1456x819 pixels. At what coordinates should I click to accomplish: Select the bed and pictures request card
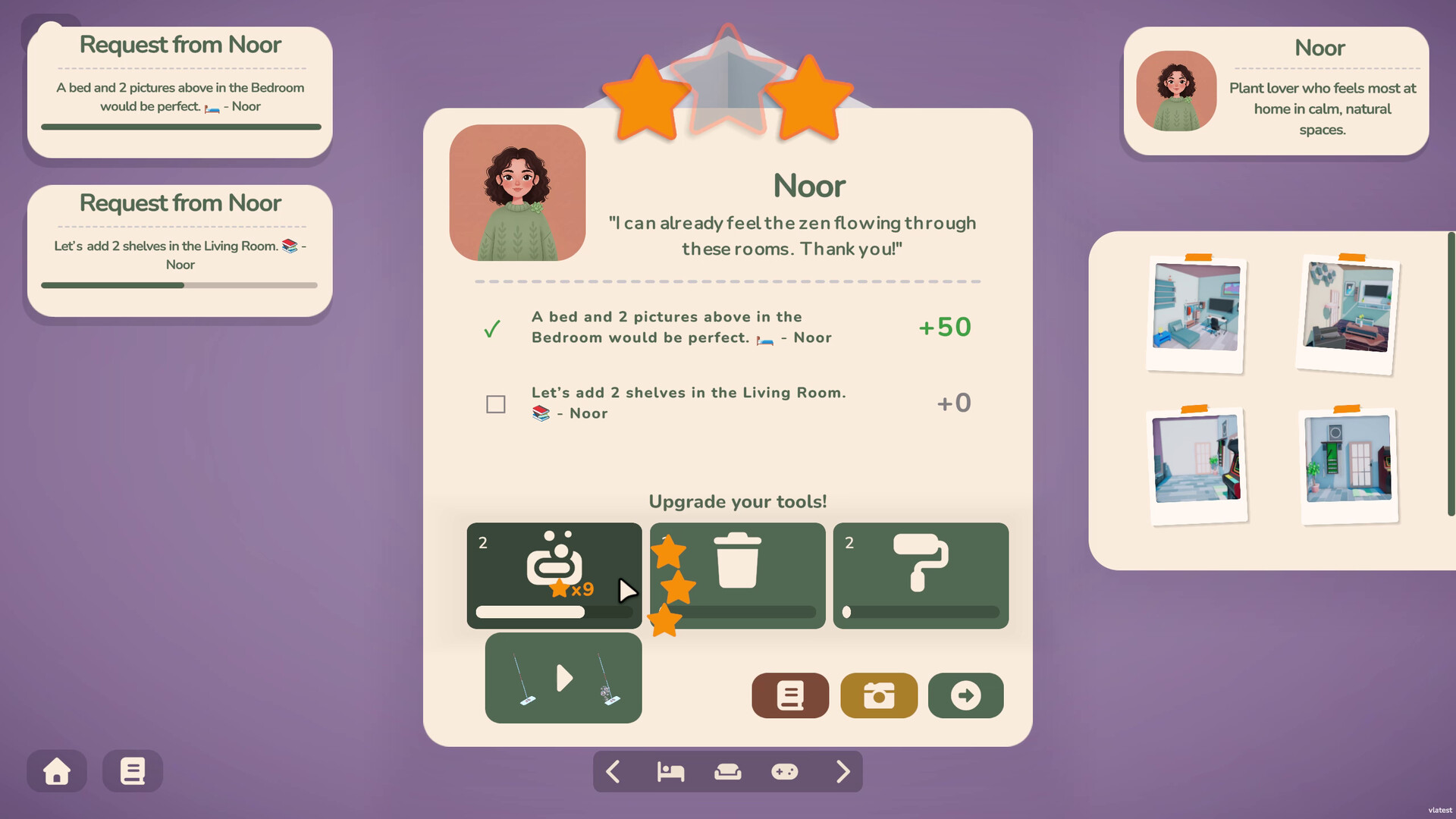click(x=180, y=93)
